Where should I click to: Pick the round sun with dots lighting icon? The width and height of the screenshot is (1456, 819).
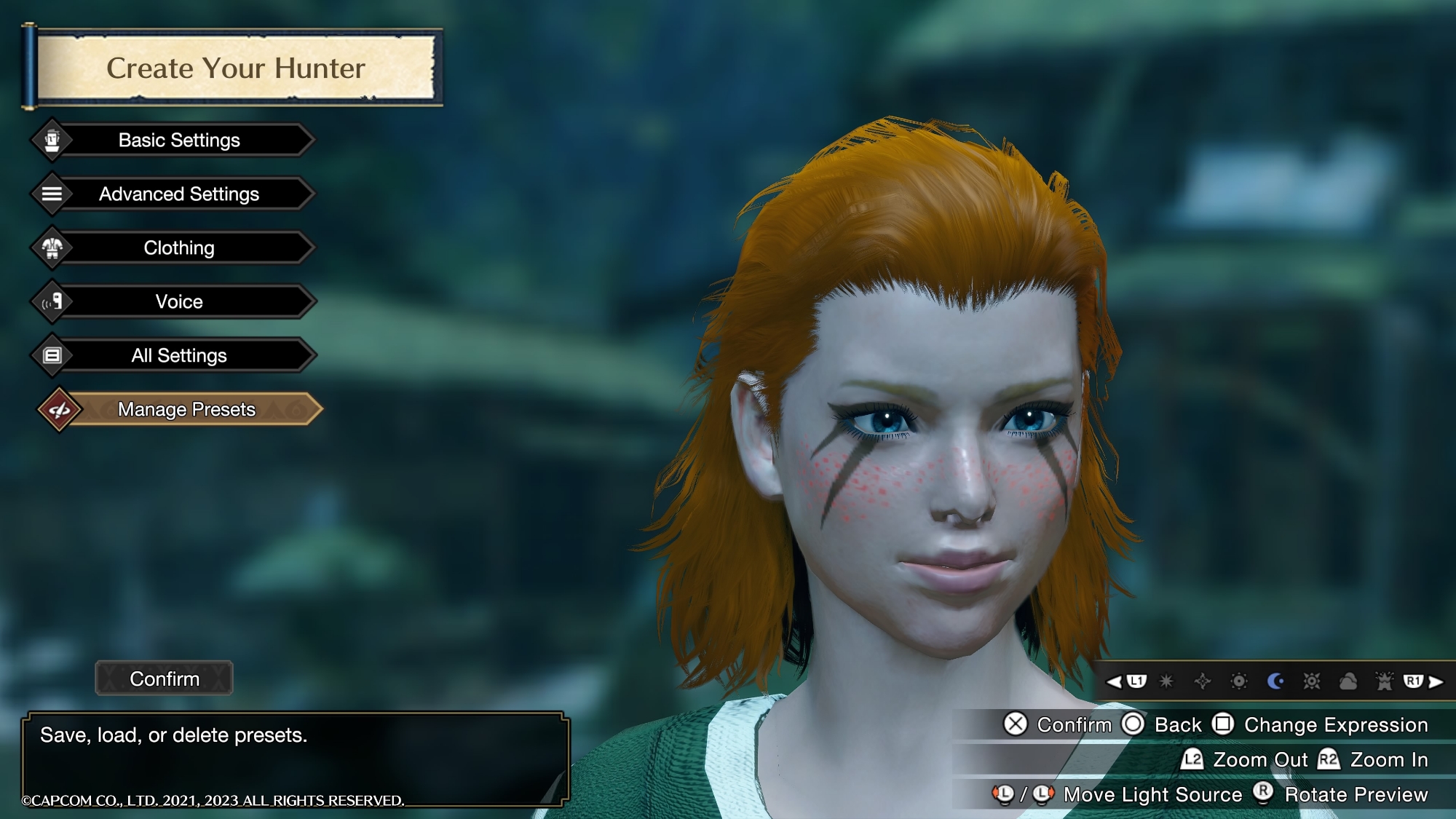[1239, 681]
